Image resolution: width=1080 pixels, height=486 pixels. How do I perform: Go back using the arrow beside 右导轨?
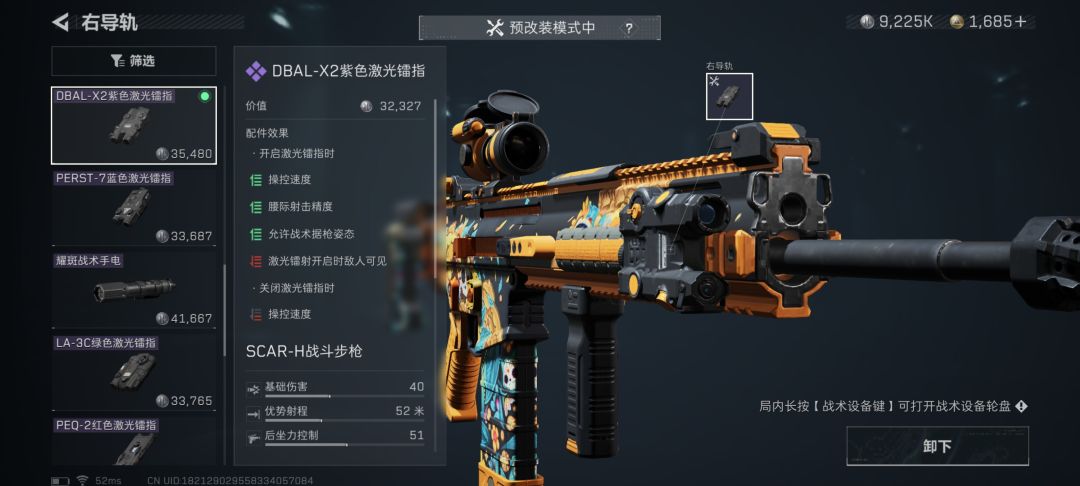click(x=61, y=22)
